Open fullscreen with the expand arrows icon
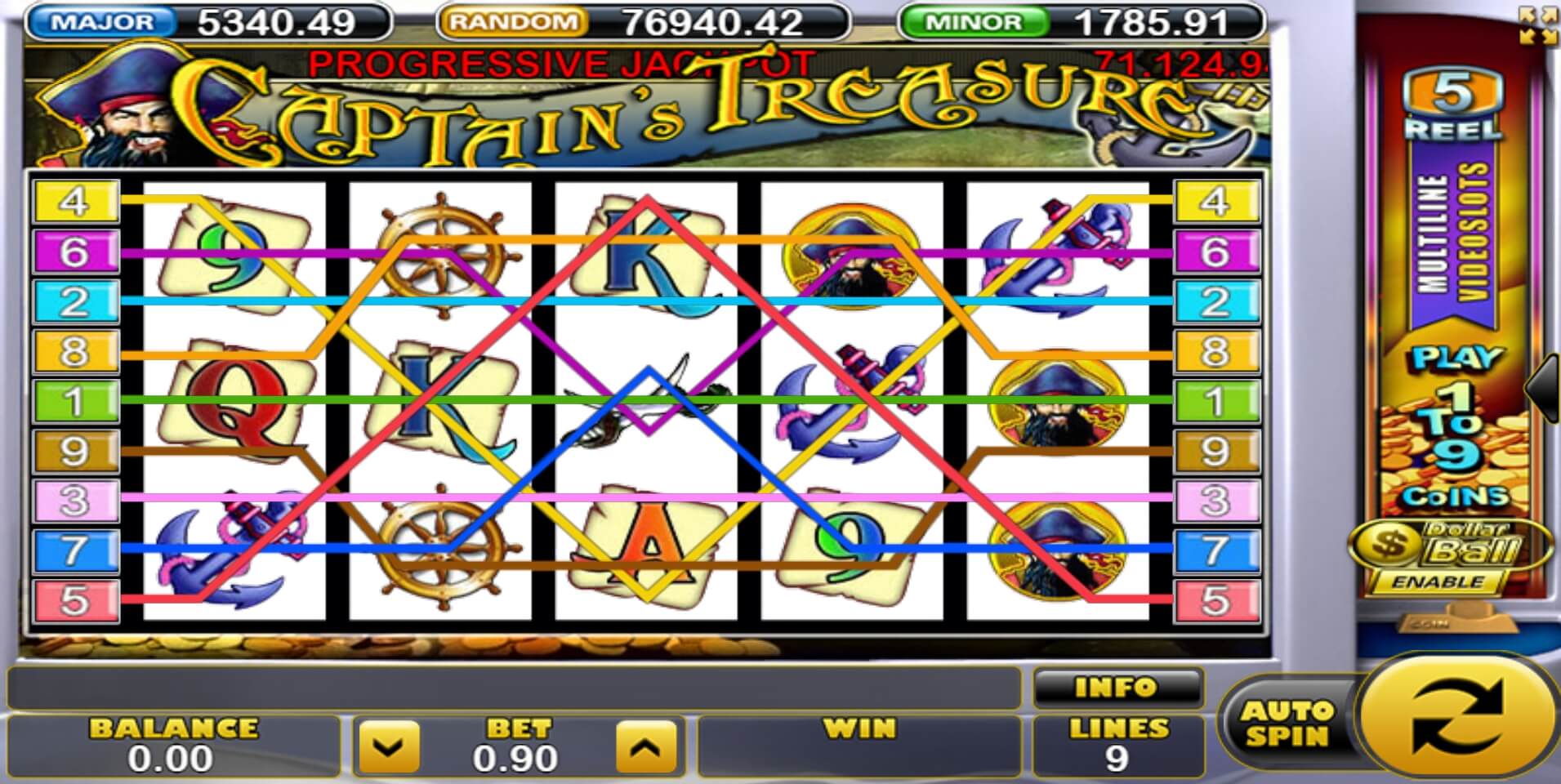Viewport: 1561px width, 784px height. tap(1540, 24)
